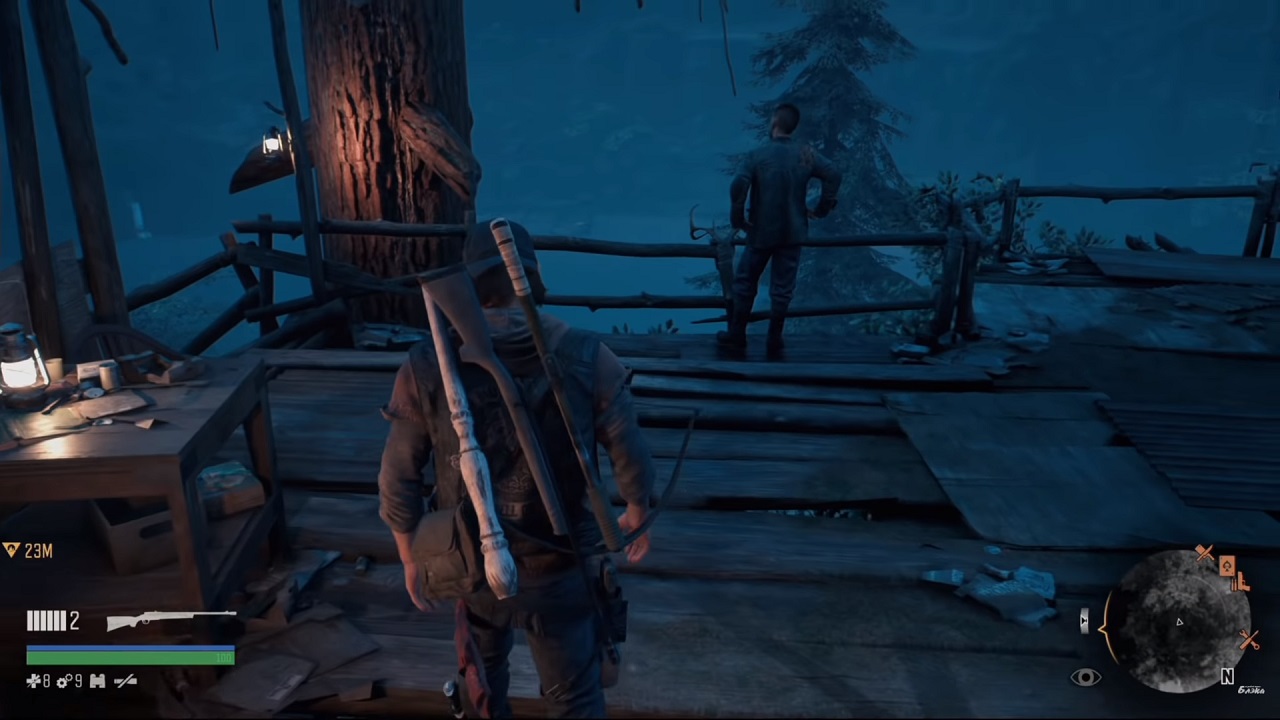1280x720 pixels.
Task: Click the wrench and screwdriver mechanic icon
Action: click(1249, 640)
